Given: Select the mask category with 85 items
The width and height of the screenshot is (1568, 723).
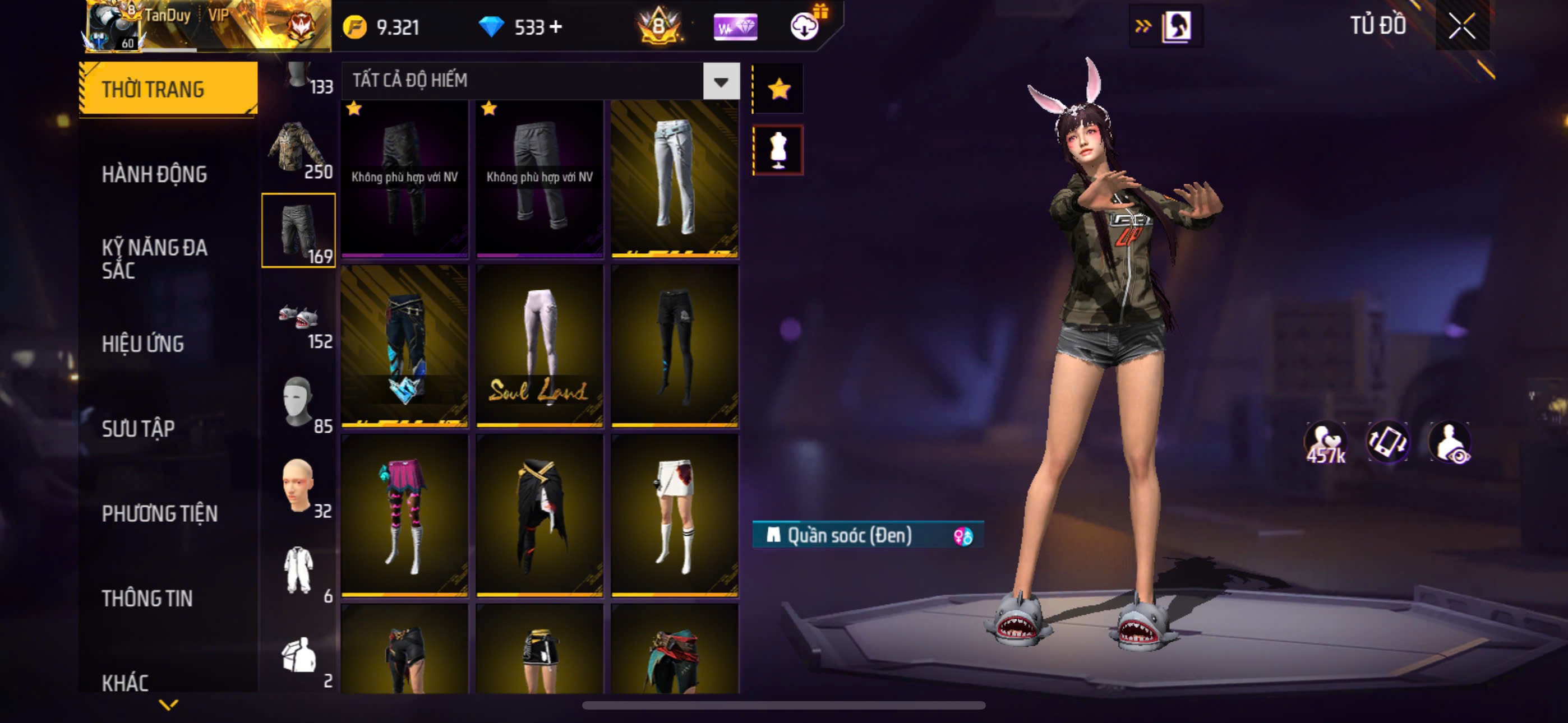Looking at the screenshot, I should coord(298,402).
